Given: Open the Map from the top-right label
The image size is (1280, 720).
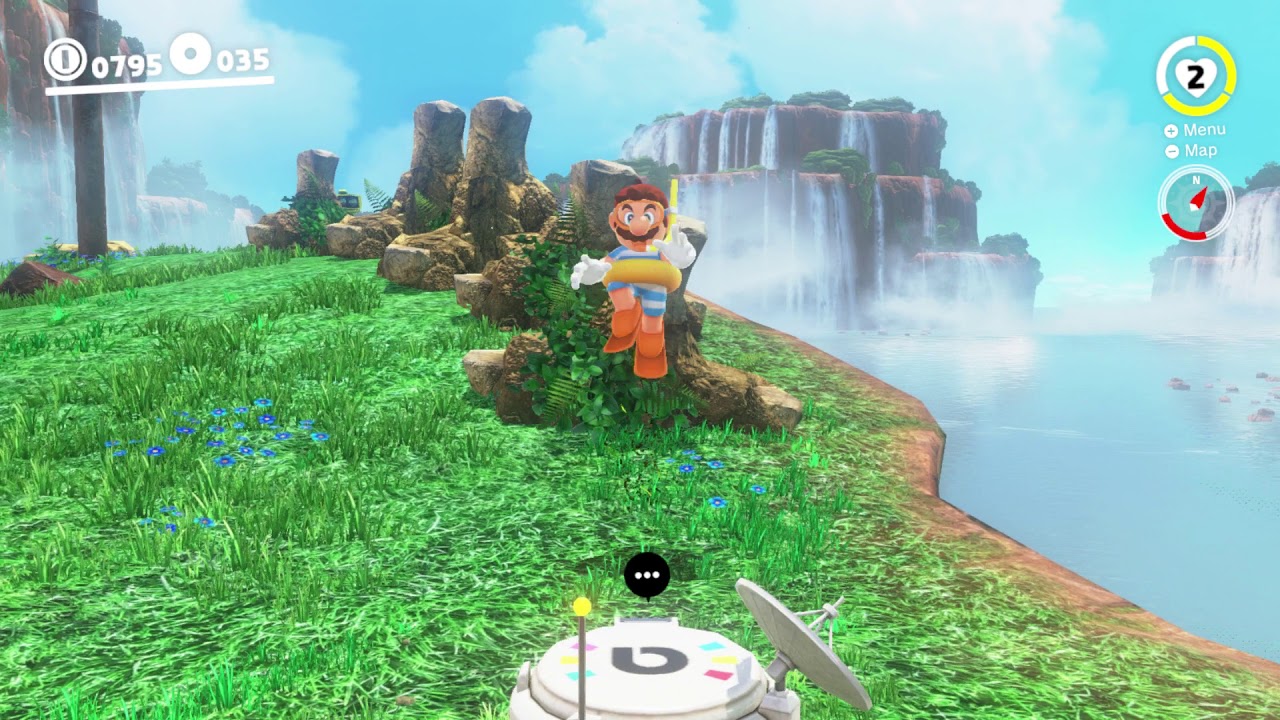Looking at the screenshot, I should coord(1199,151).
